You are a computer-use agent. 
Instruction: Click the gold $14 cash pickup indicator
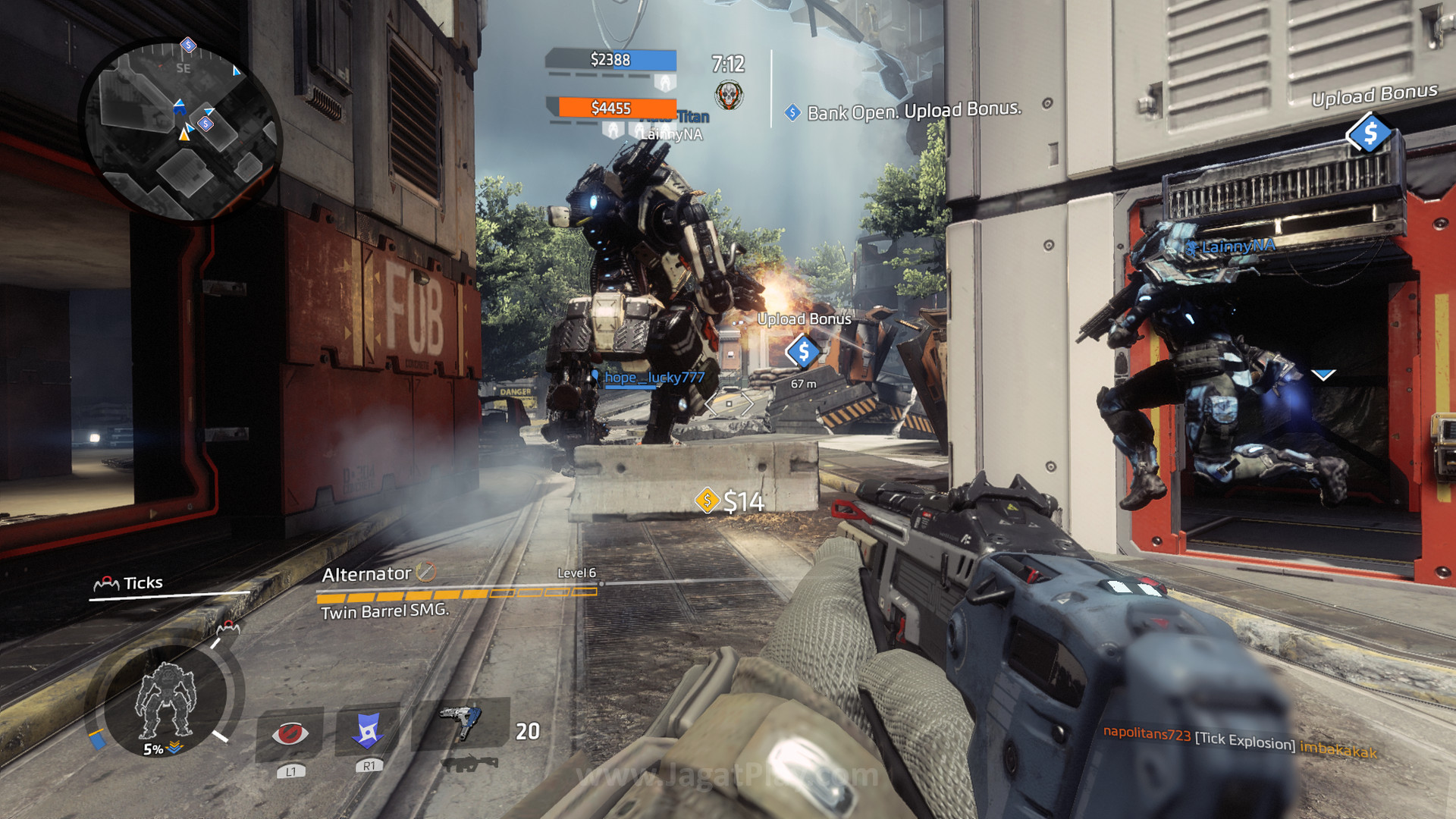[x=730, y=501]
